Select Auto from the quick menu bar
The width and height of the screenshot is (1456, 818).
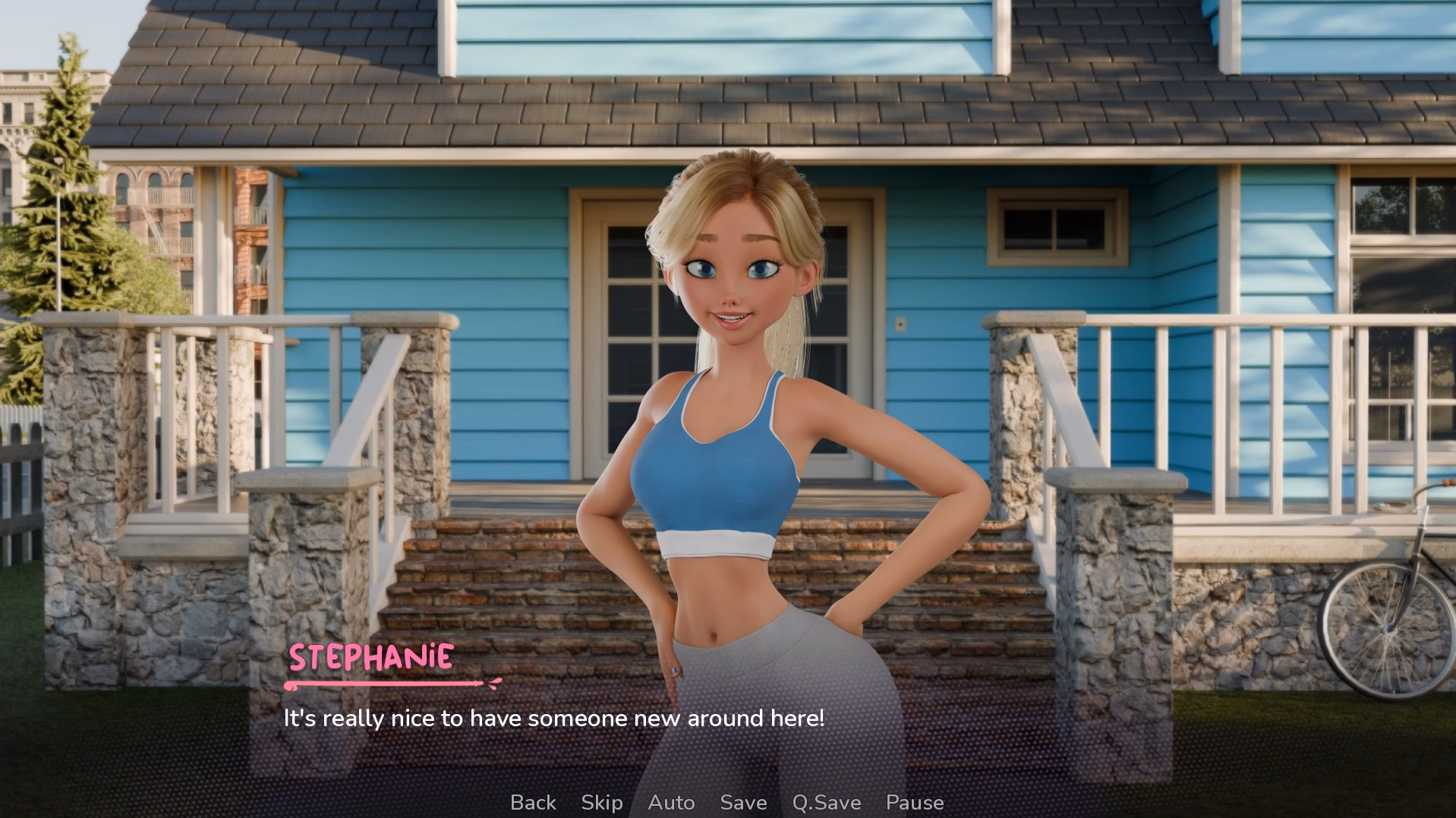[x=671, y=802]
